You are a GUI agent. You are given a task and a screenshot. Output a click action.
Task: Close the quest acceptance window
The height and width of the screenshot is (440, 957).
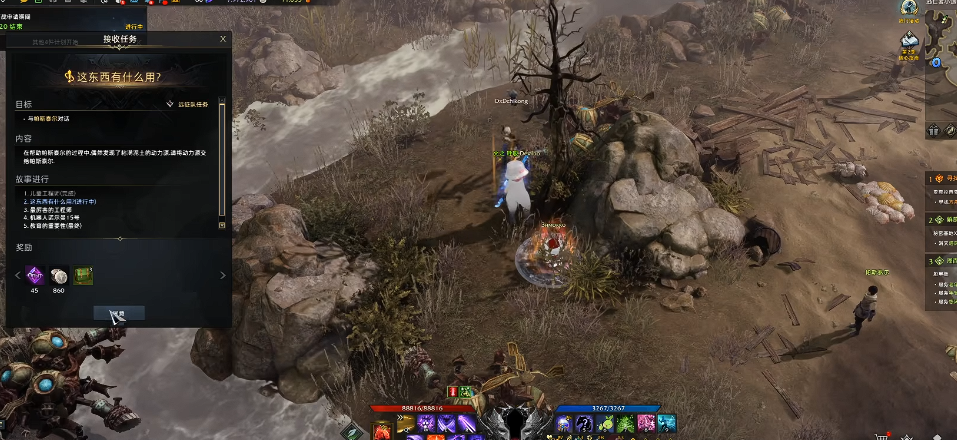[223, 39]
